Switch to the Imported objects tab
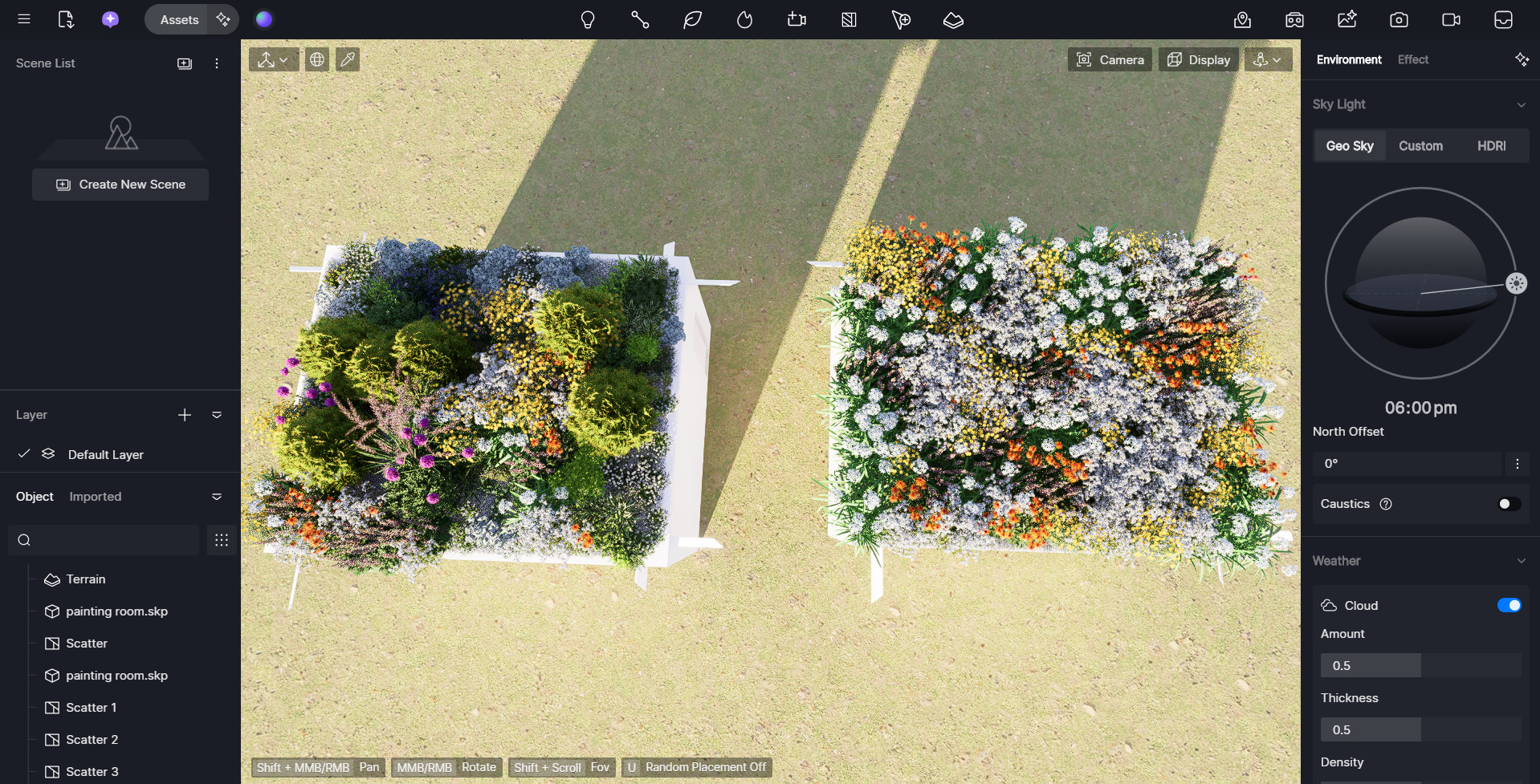Screen dimensions: 1540x784 (x=96, y=497)
